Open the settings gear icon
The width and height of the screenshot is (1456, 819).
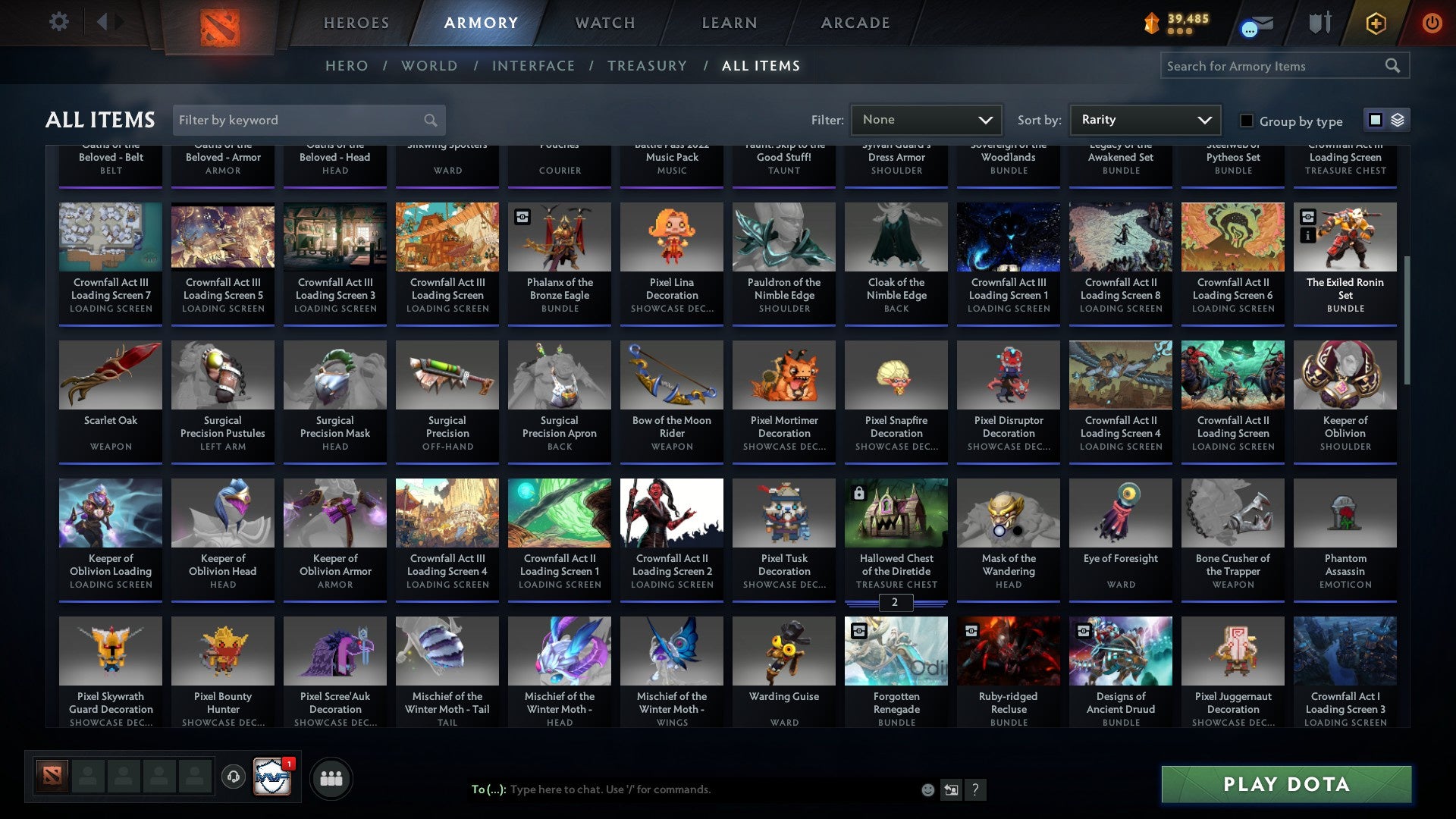click(58, 22)
